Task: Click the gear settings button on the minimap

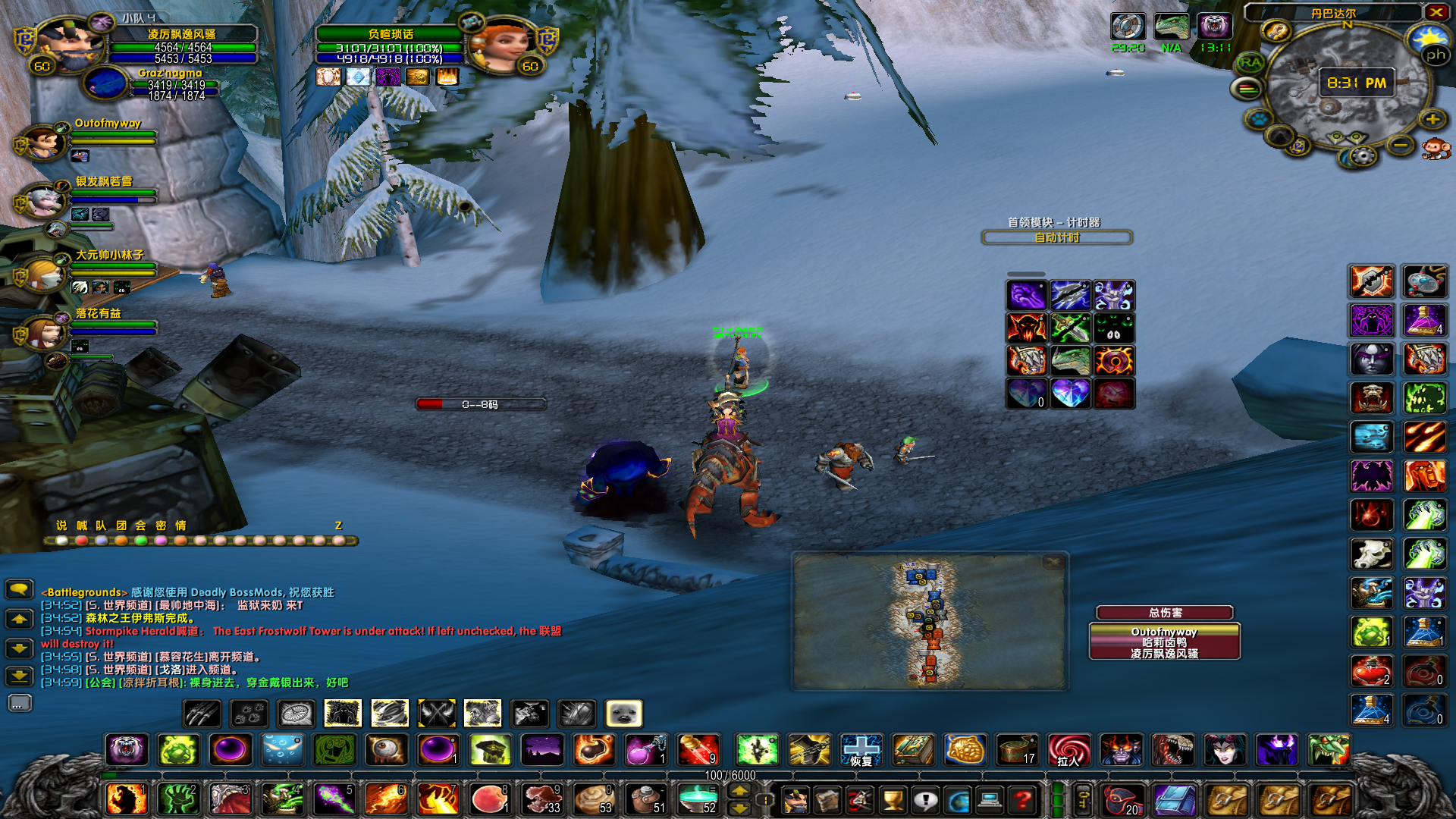Action: coord(1363,156)
